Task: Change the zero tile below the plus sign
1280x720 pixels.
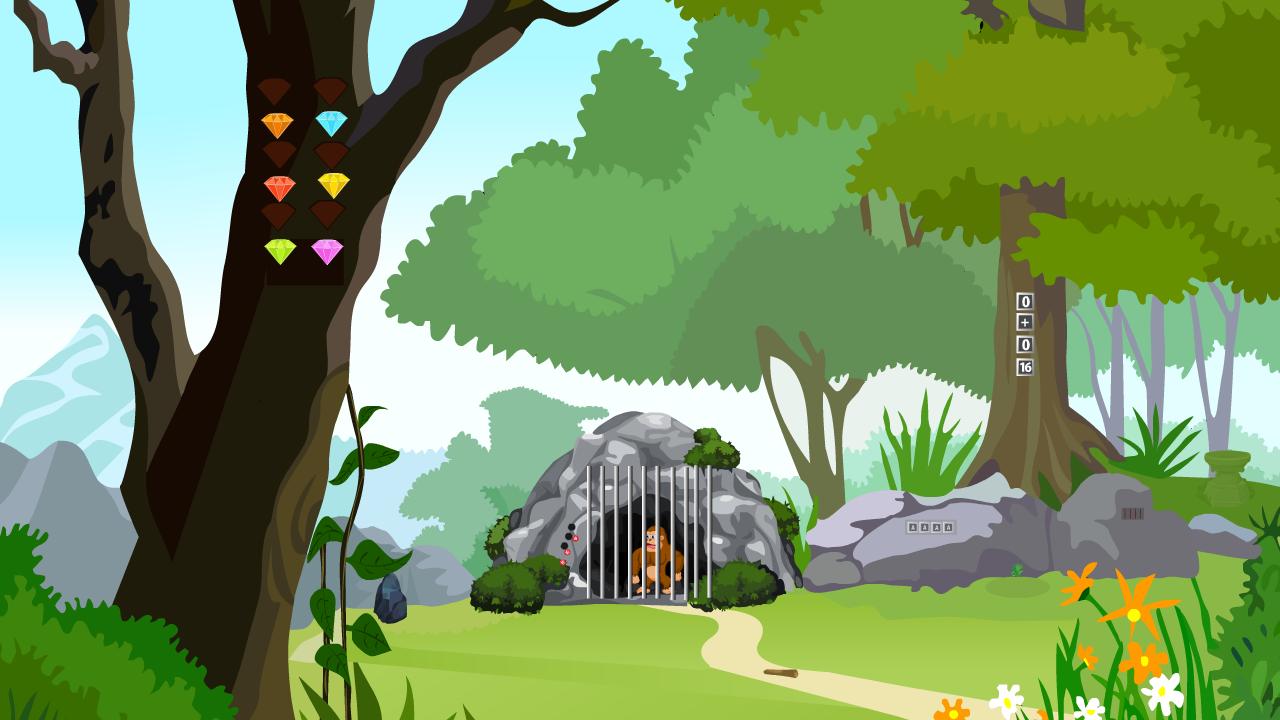Action: click(1024, 345)
